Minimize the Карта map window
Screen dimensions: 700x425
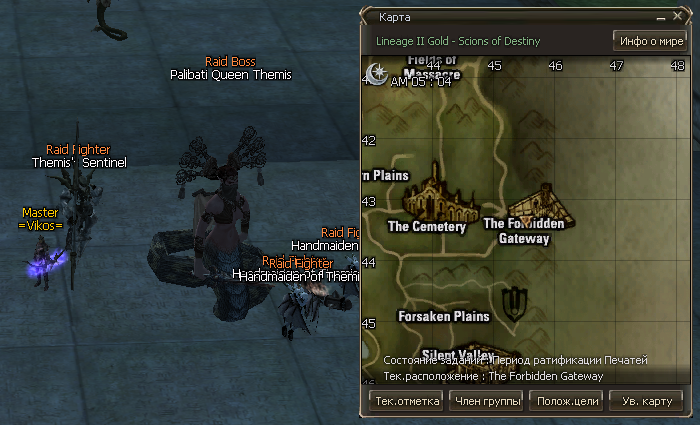tap(660, 18)
